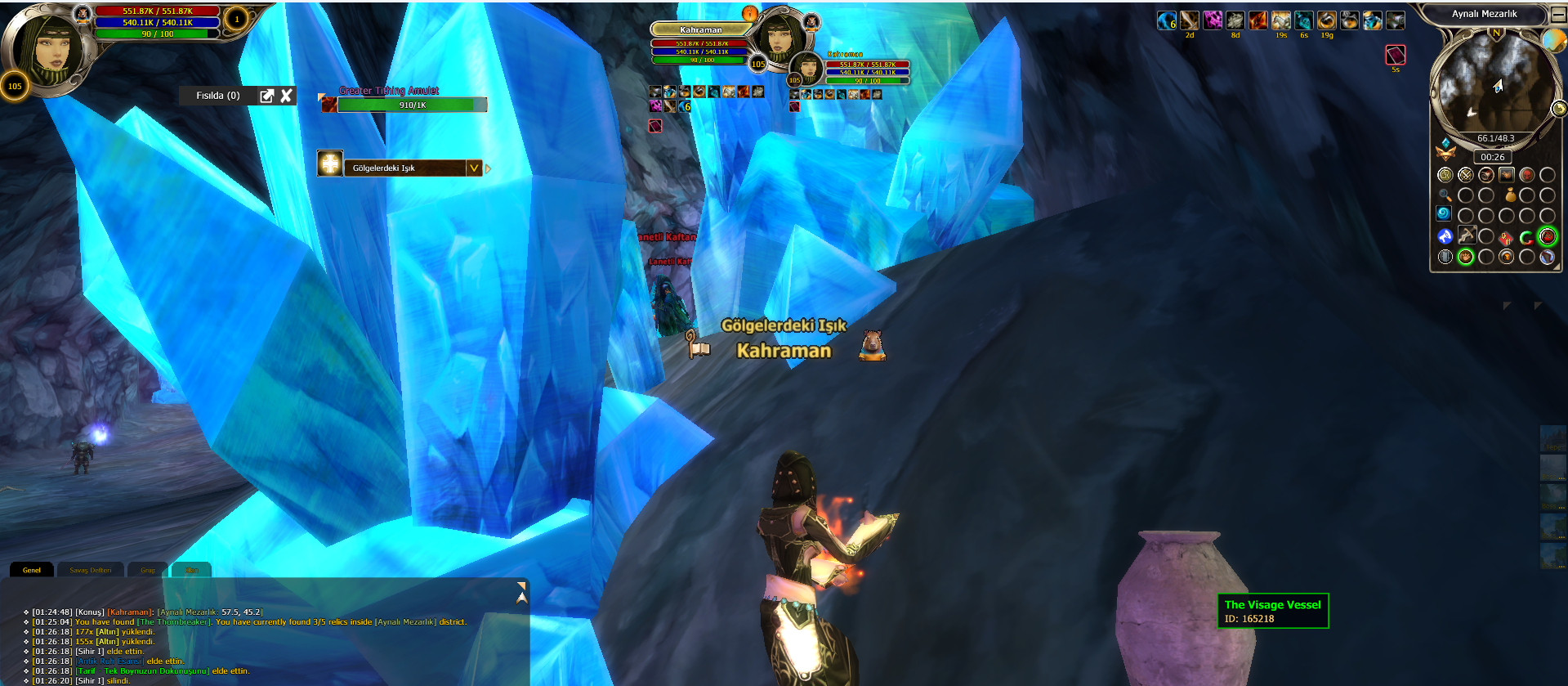Pop out the Fısılda whisper window
The width and height of the screenshot is (1568, 686).
coord(266,96)
